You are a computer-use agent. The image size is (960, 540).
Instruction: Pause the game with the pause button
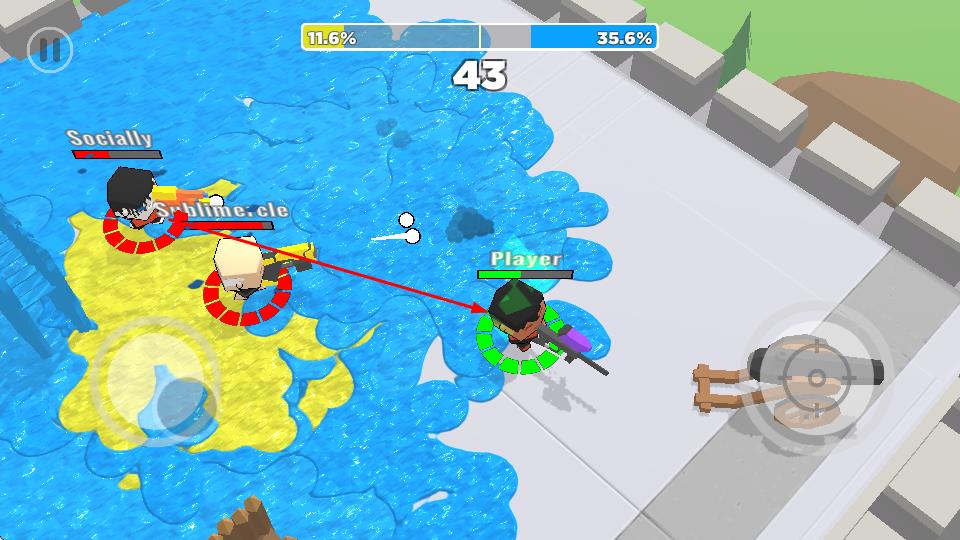[49, 49]
